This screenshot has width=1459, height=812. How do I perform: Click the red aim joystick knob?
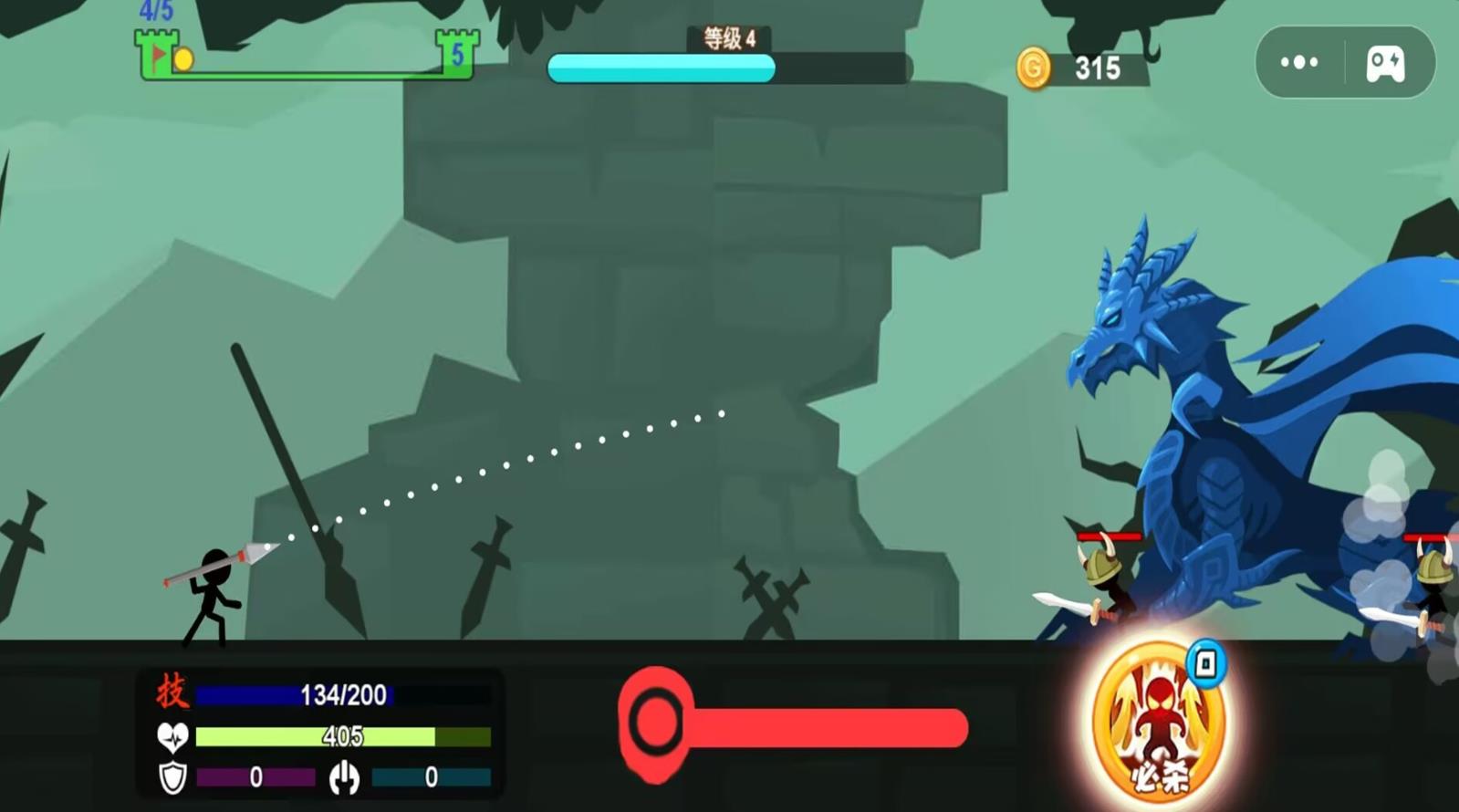tap(656, 722)
